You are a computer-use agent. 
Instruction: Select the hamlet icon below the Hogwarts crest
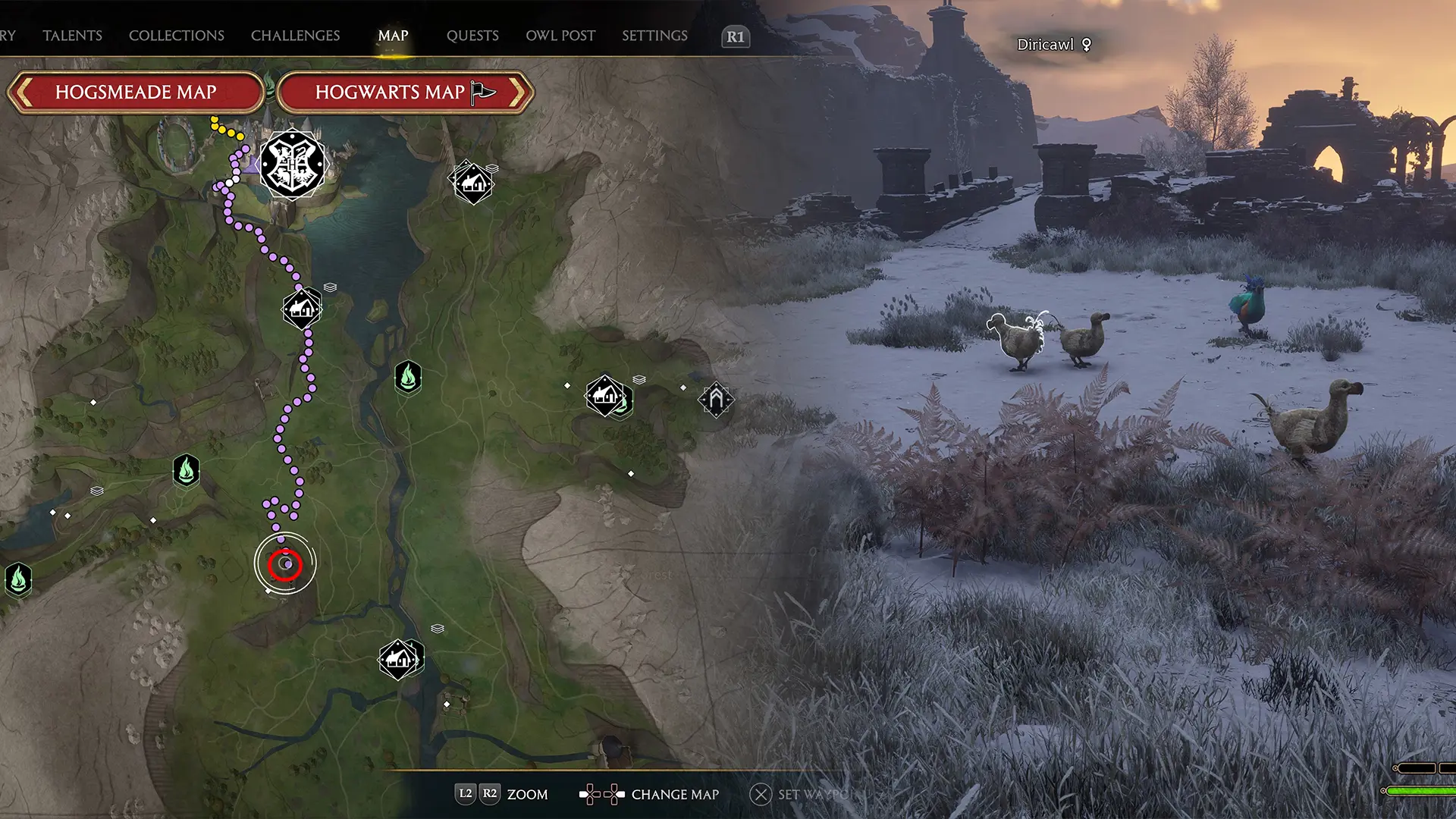[301, 308]
